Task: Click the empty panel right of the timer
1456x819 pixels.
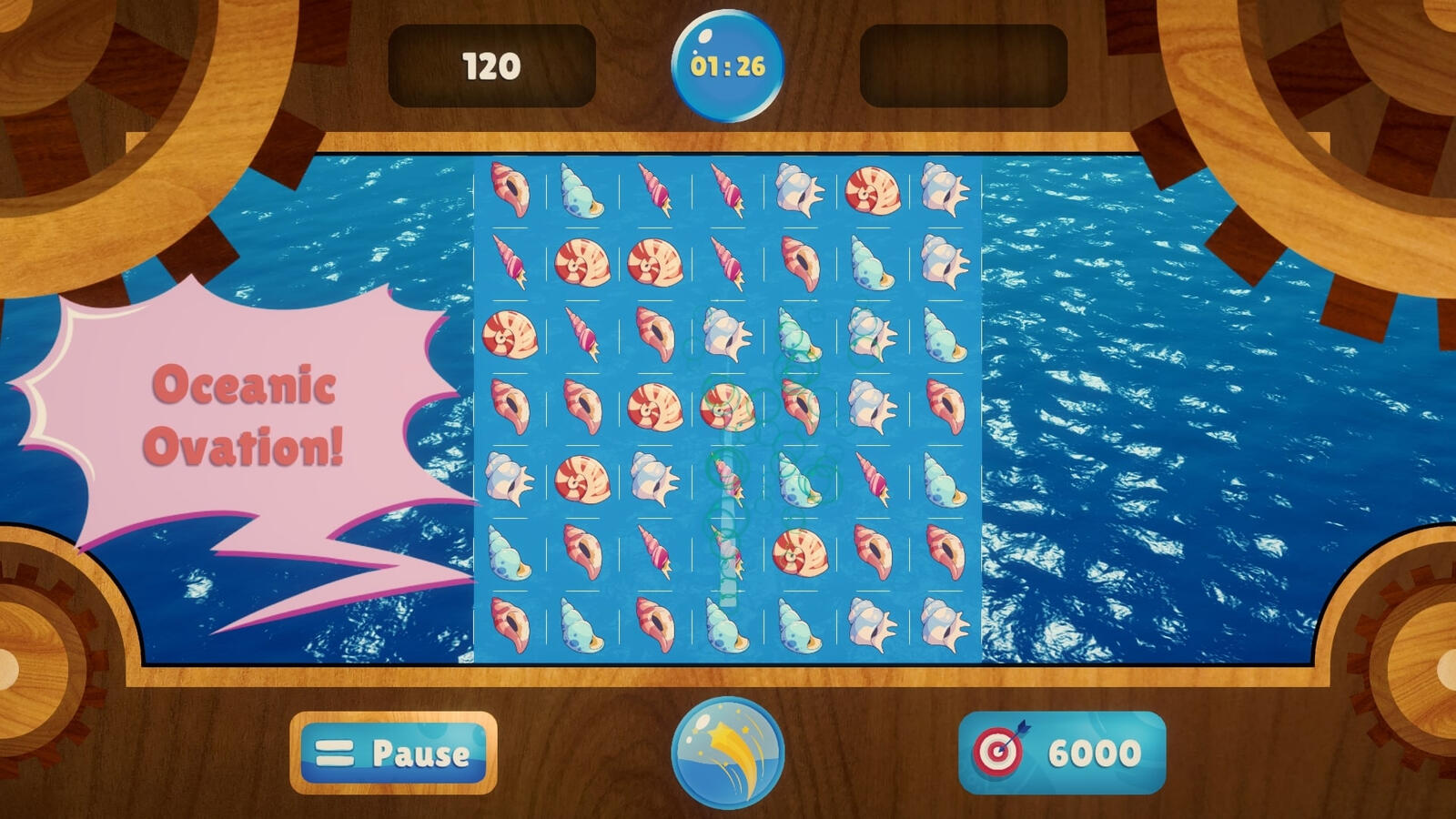Action: click(960, 64)
